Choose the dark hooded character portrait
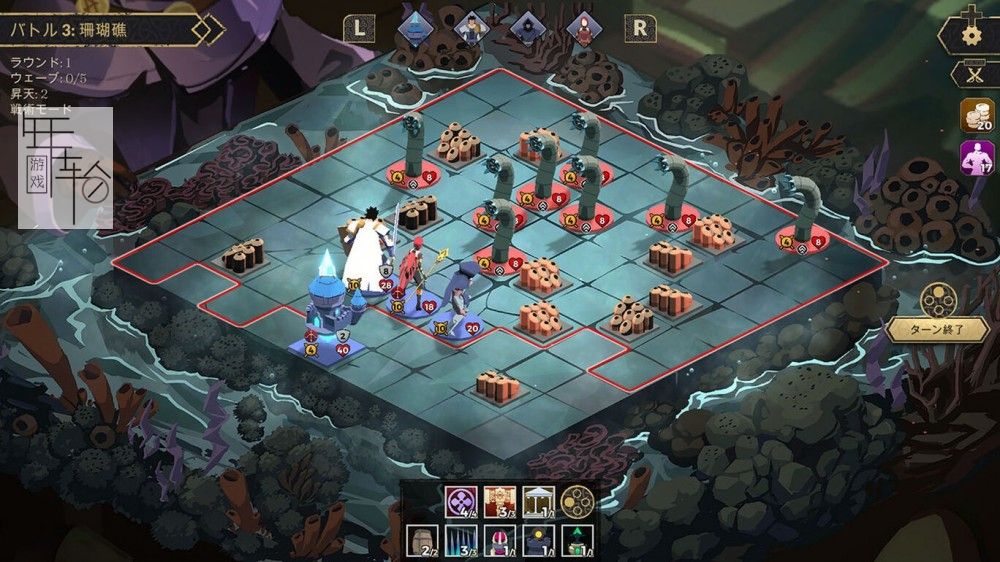The width and height of the screenshot is (1000, 562). tap(527, 28)
